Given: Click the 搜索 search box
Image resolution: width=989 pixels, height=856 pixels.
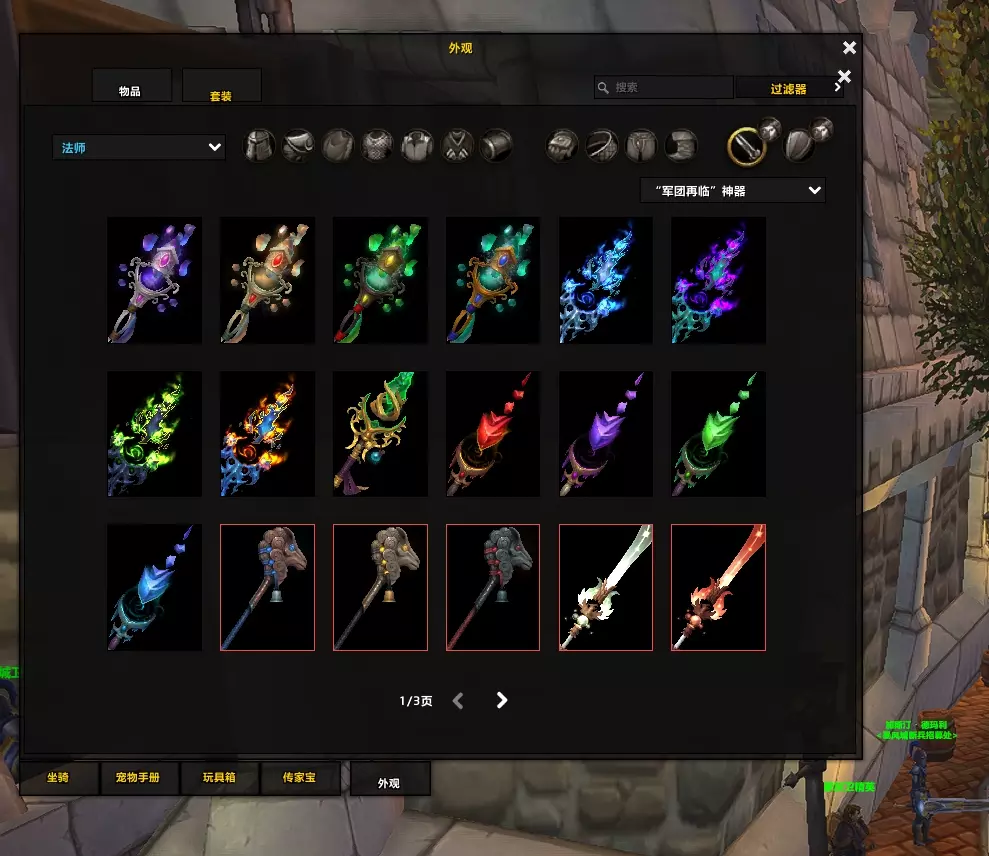Looking at the screenshot, I should [664, 88].
